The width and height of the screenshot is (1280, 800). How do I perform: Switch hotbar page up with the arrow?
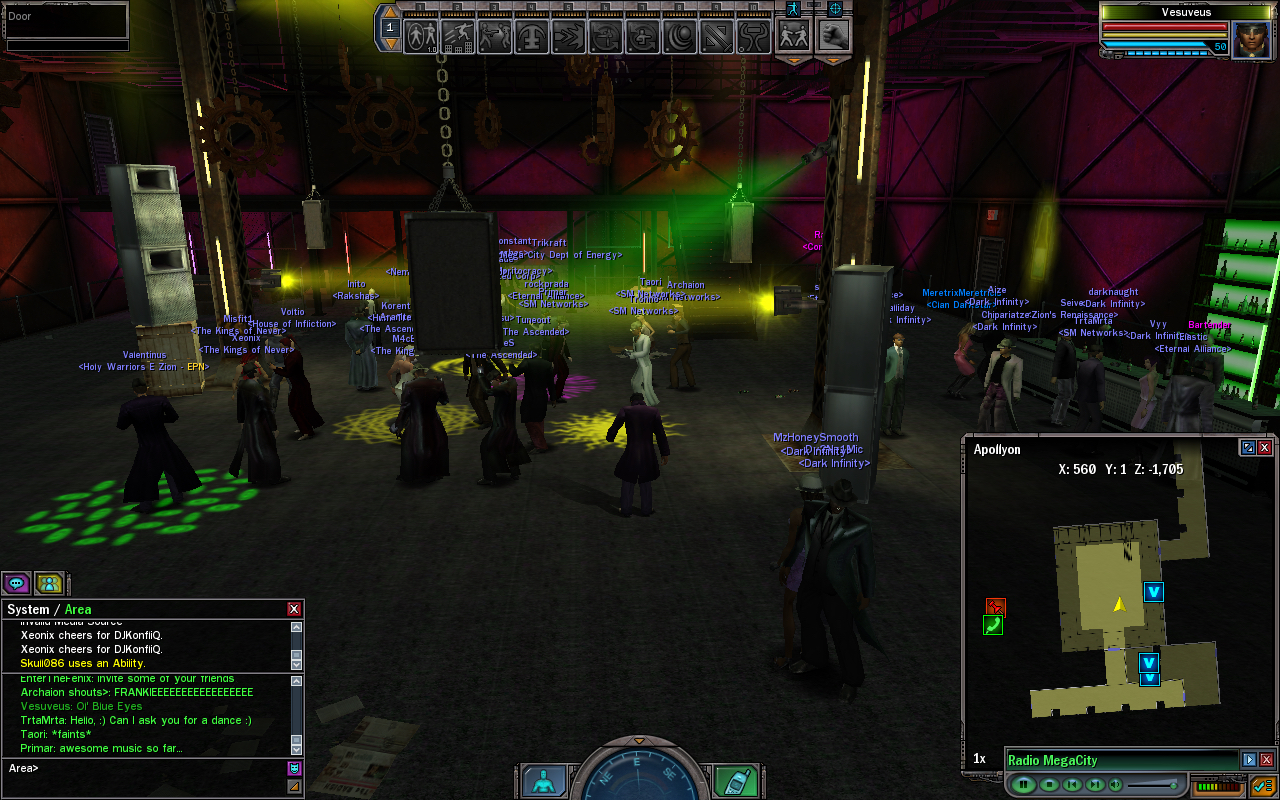(390, 14)
